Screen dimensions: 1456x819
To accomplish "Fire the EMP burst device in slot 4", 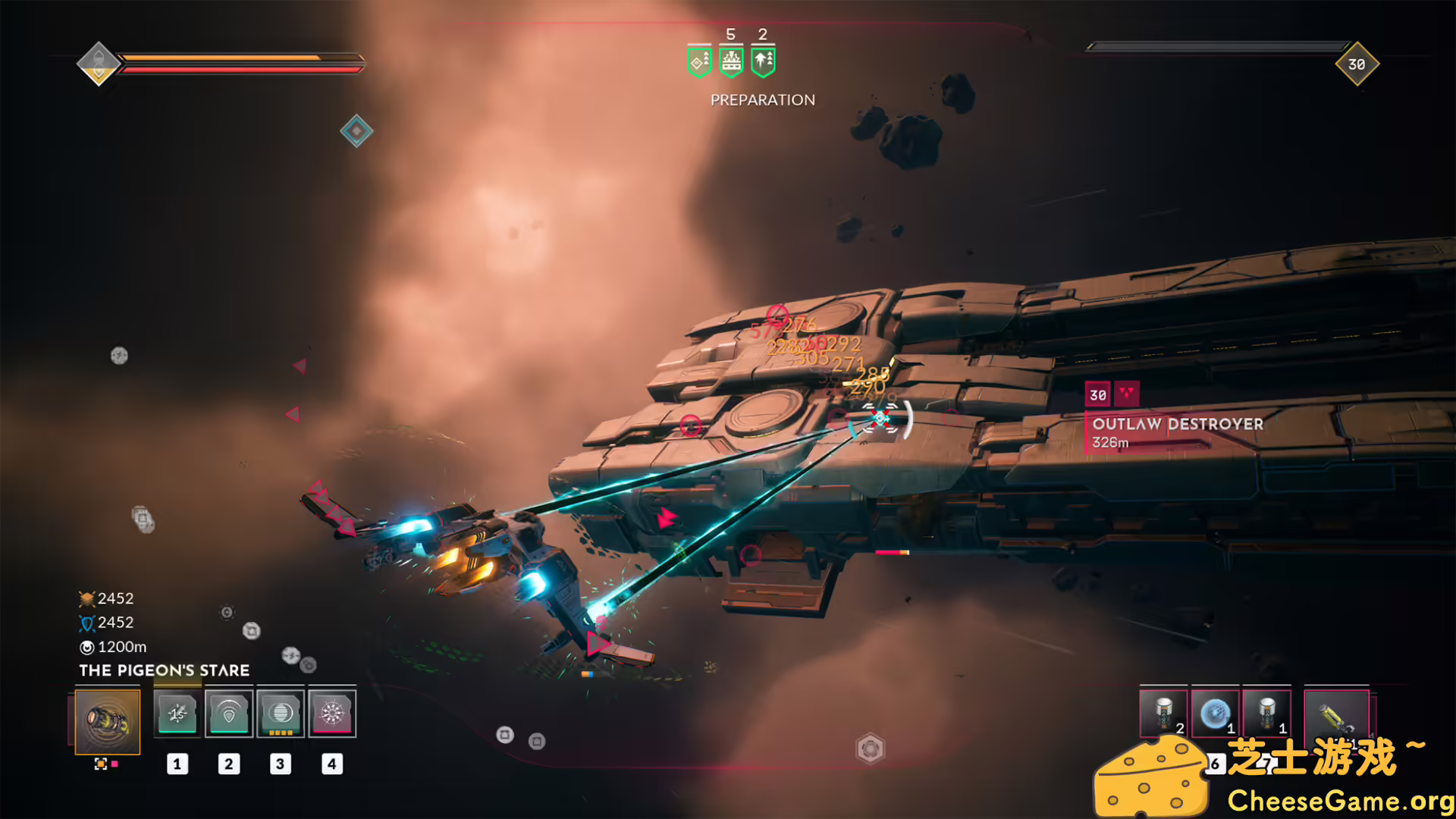I will coord(331,714).
